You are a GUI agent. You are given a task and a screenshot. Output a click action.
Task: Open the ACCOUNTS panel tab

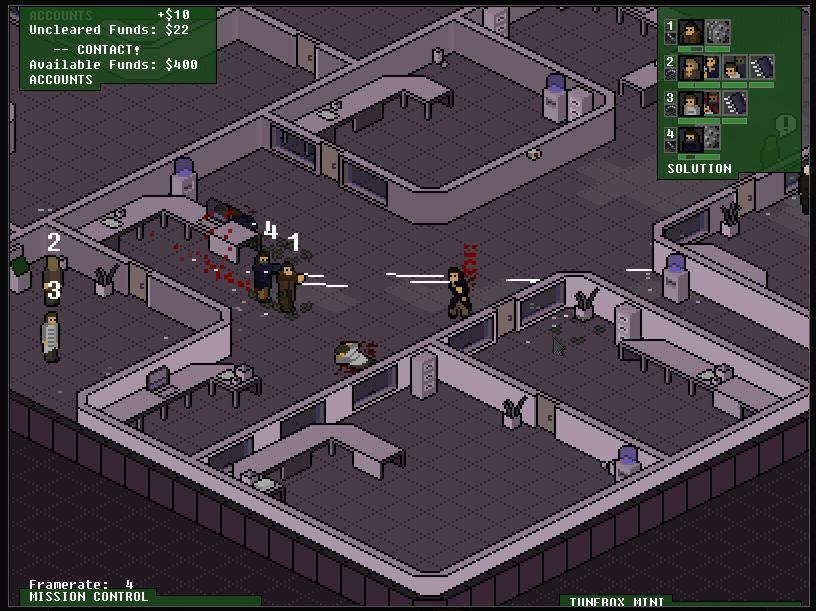click(60, 80)
